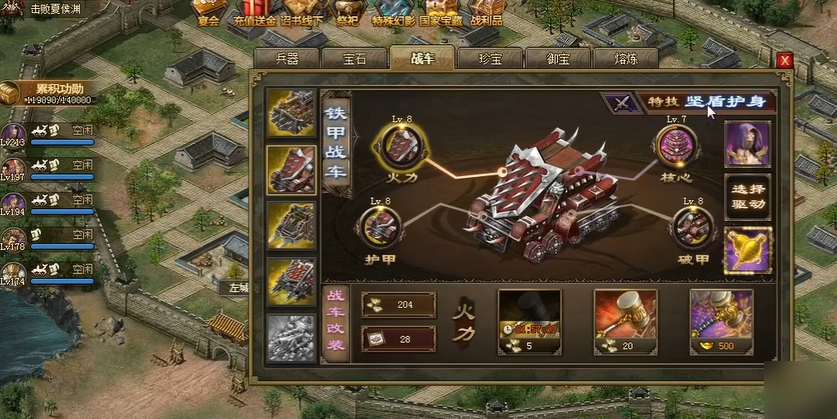Select the 护甲 armor node

[381, 226]
